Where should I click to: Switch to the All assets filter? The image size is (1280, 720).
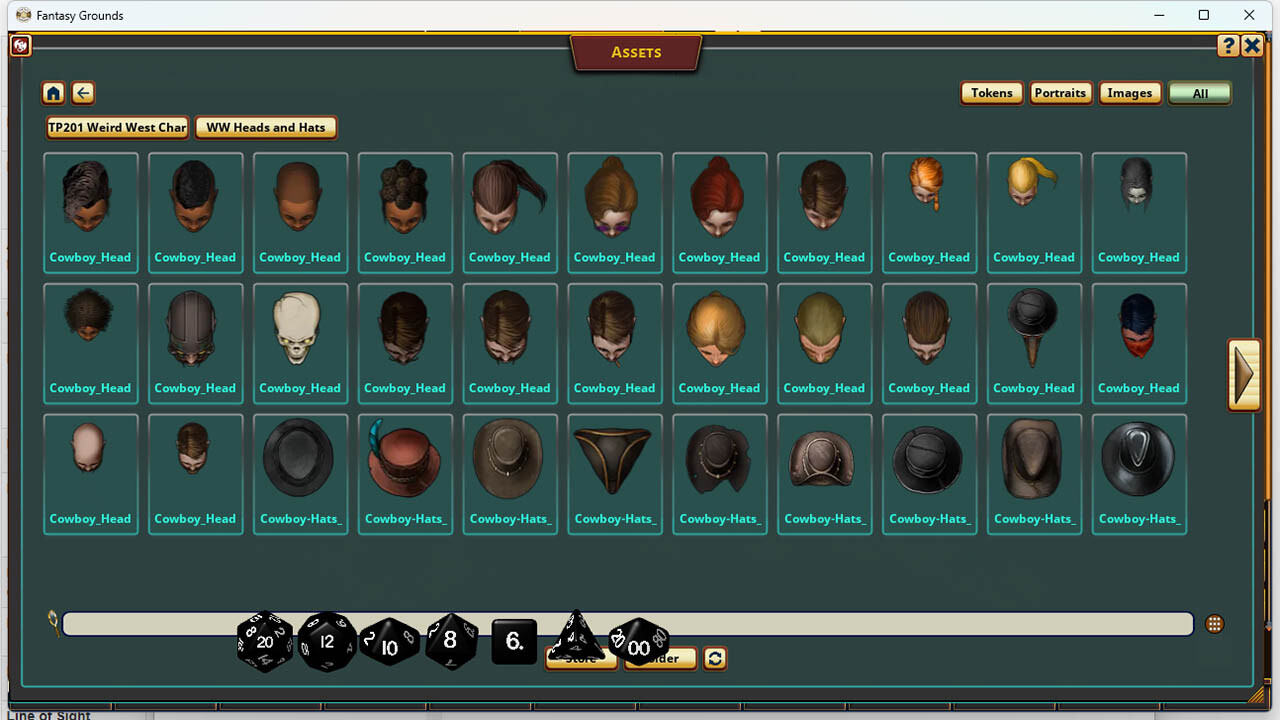click(1199, 92)
